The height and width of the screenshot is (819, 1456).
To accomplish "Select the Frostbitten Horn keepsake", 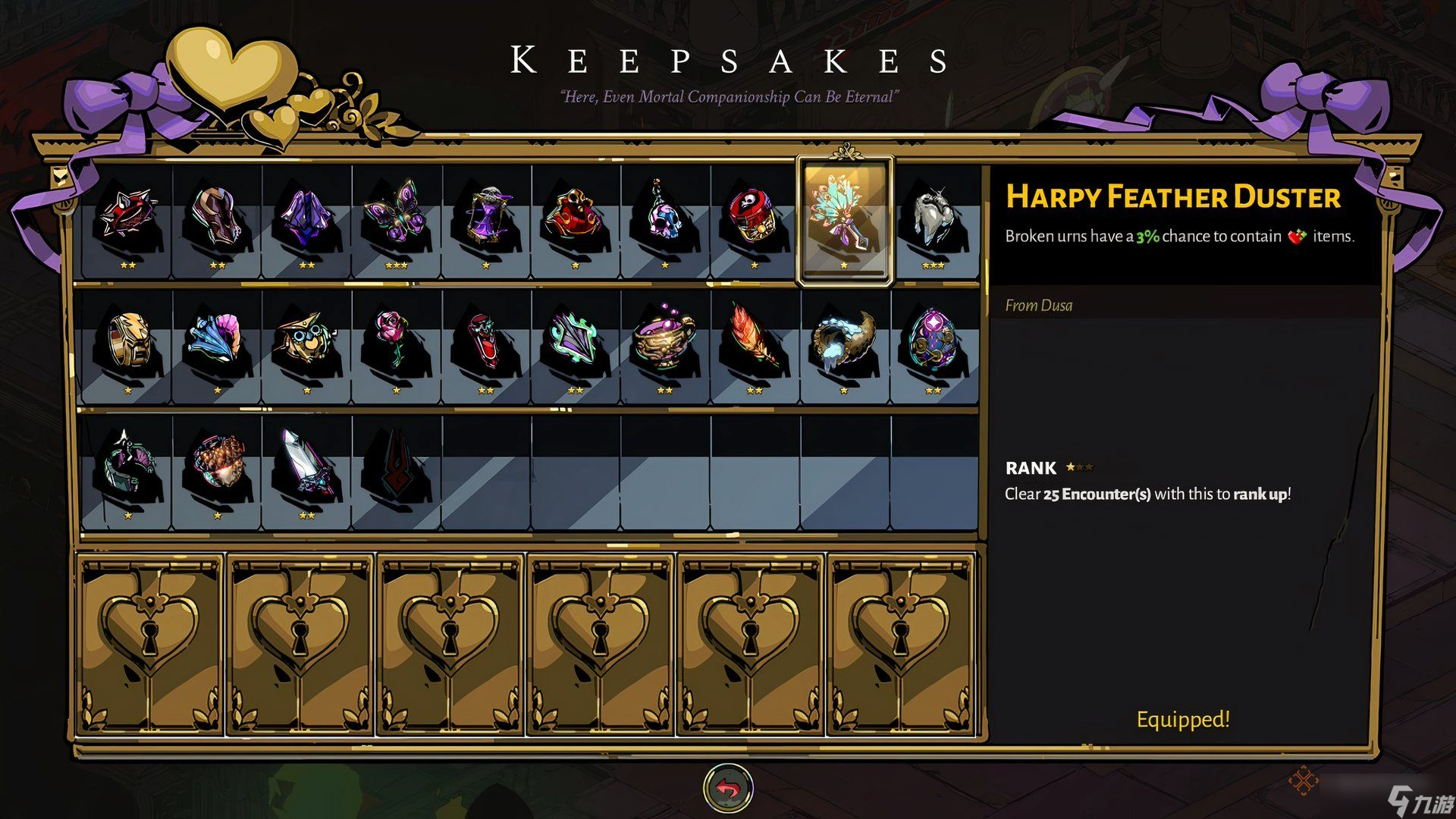I will 844,343.
